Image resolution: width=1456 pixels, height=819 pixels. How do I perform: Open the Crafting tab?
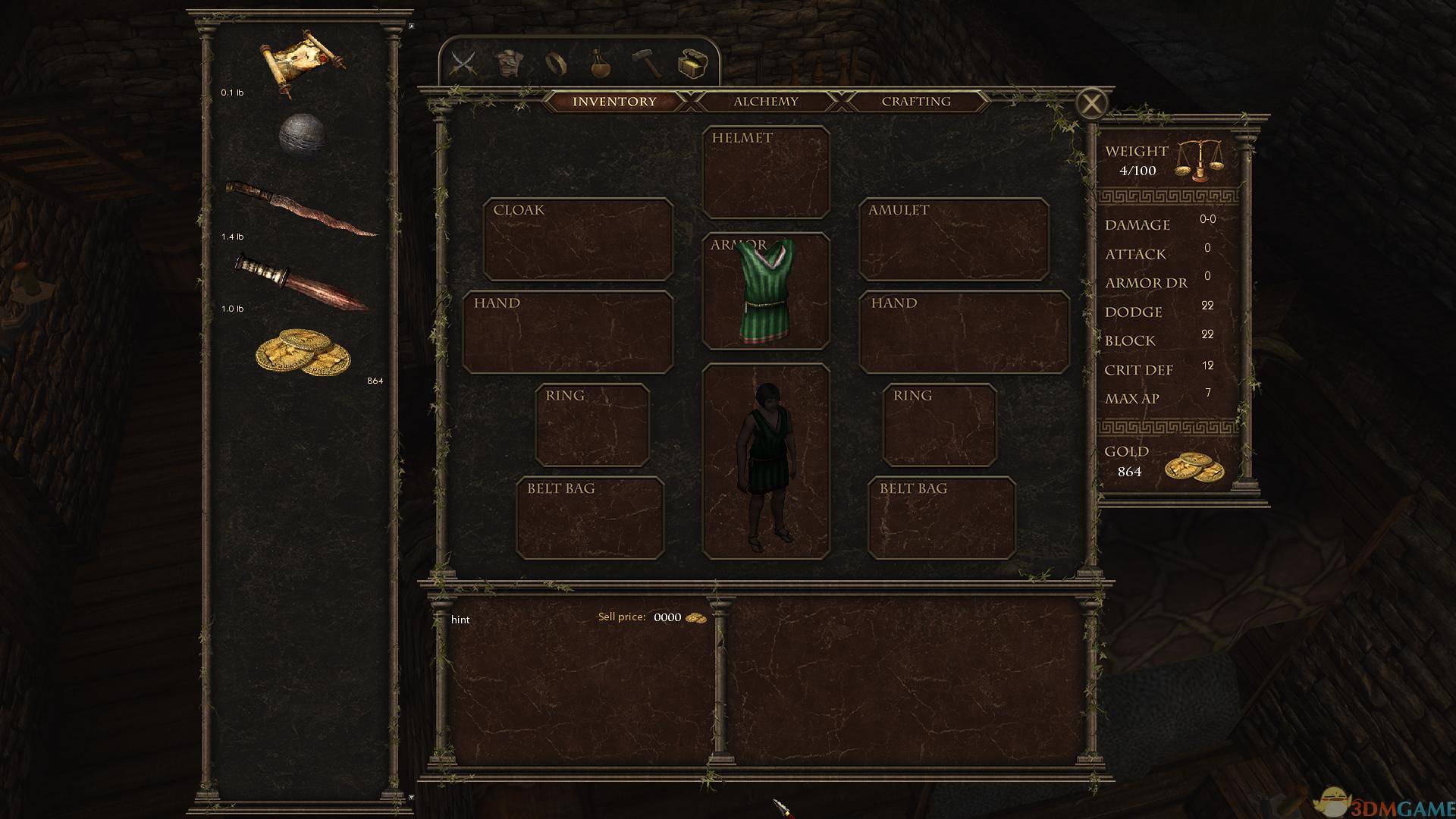click(915, 102)
